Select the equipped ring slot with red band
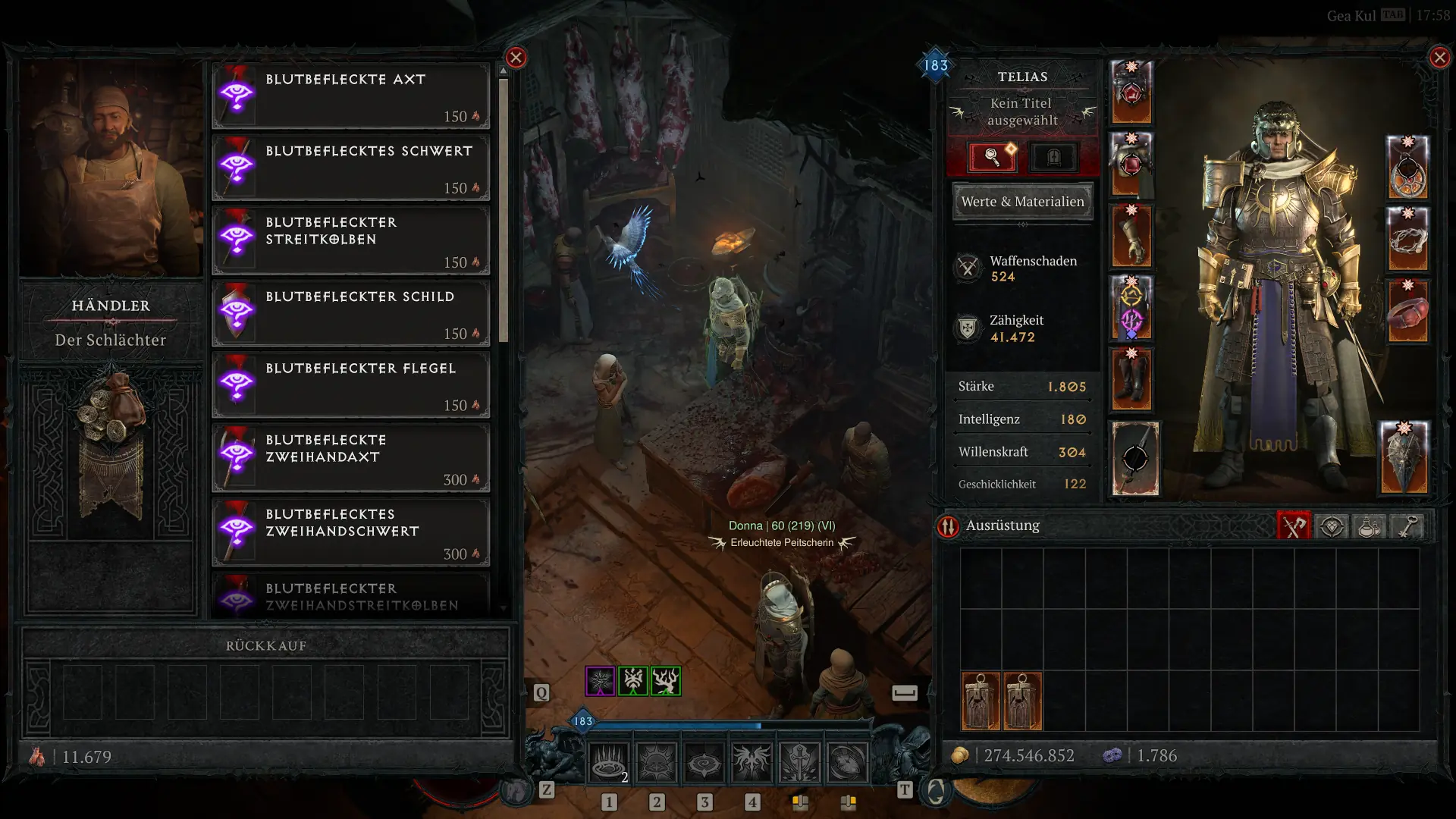 pos(1407,312)
